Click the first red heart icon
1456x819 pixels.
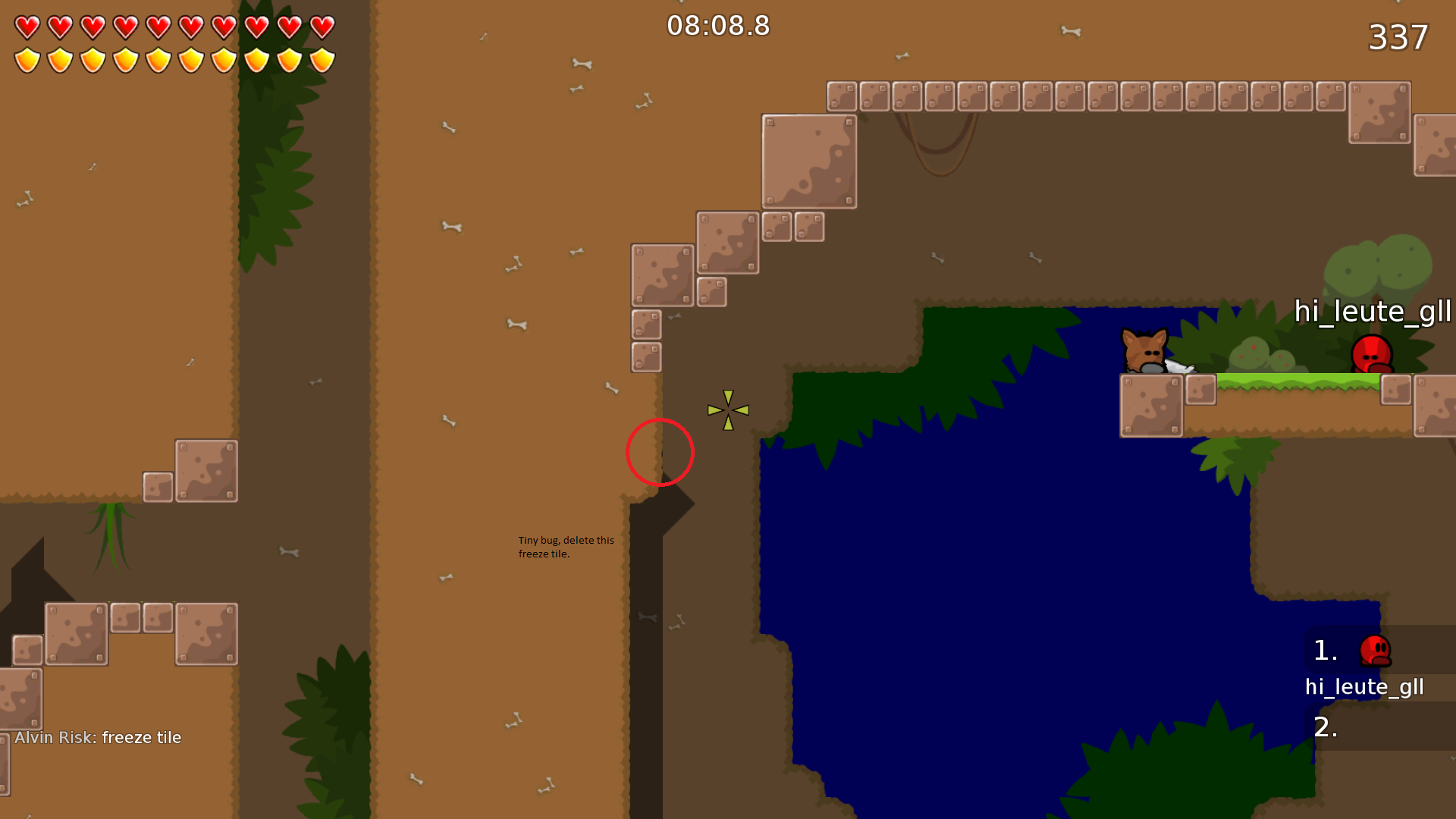(x=26, y=25)
